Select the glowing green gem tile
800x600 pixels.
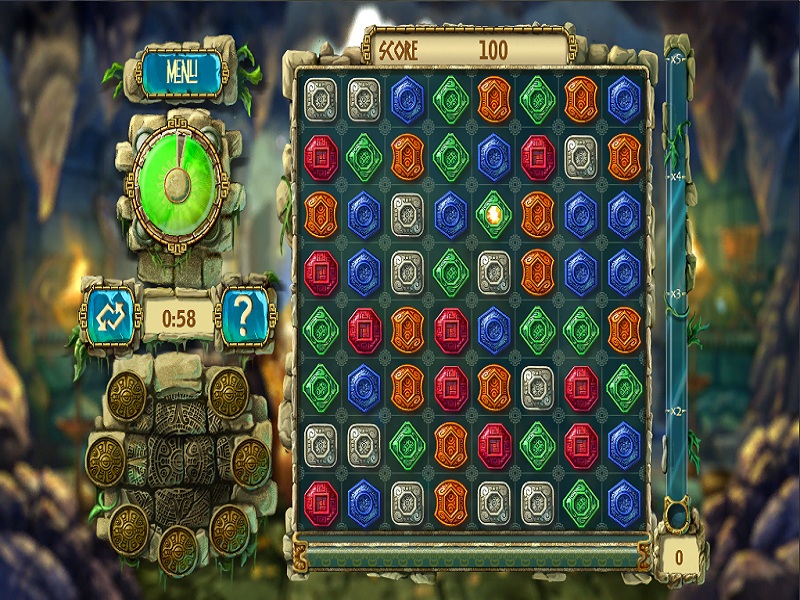tap(494, 214)
